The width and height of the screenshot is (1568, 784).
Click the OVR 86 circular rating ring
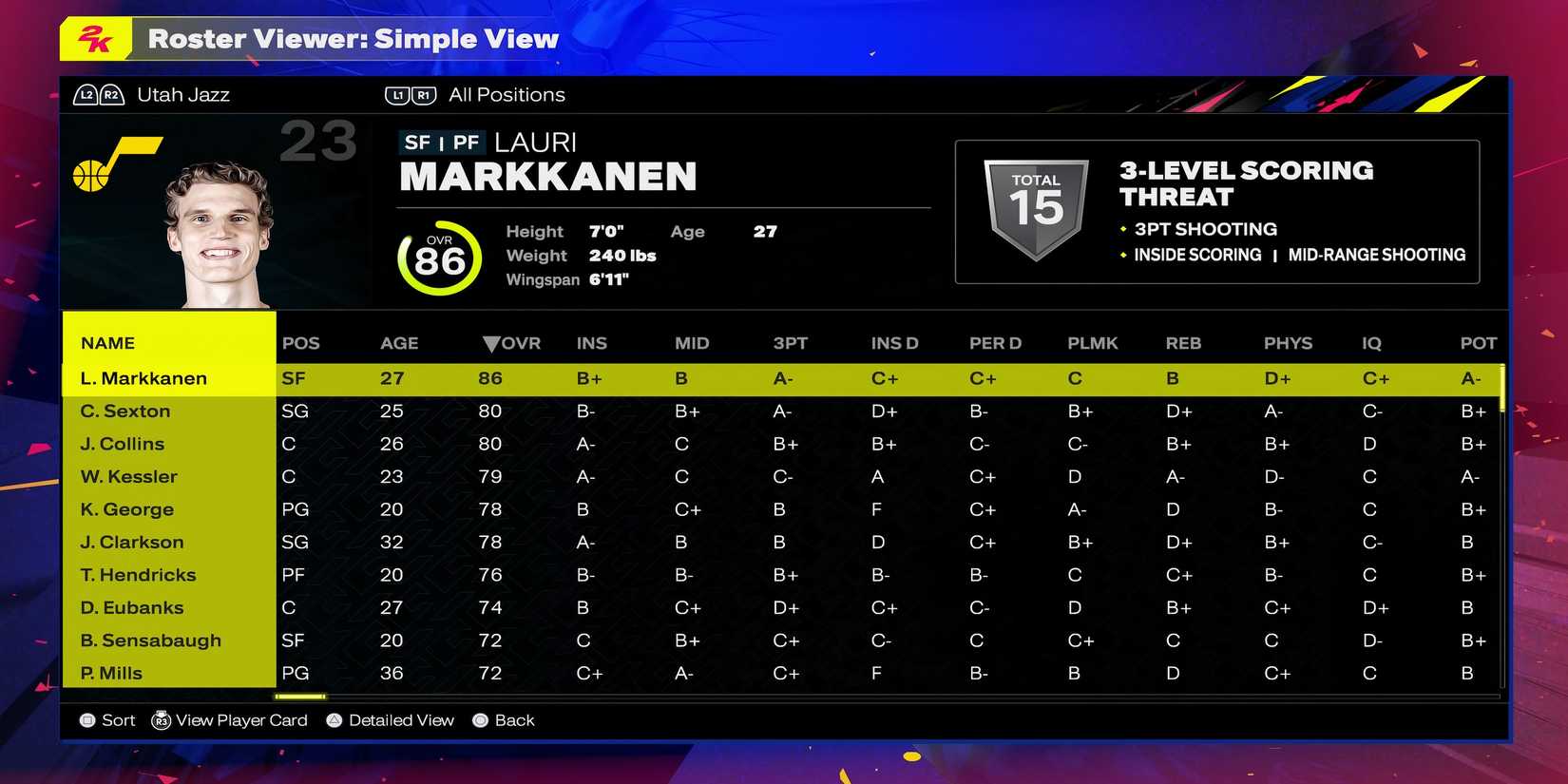coord(439,257)
